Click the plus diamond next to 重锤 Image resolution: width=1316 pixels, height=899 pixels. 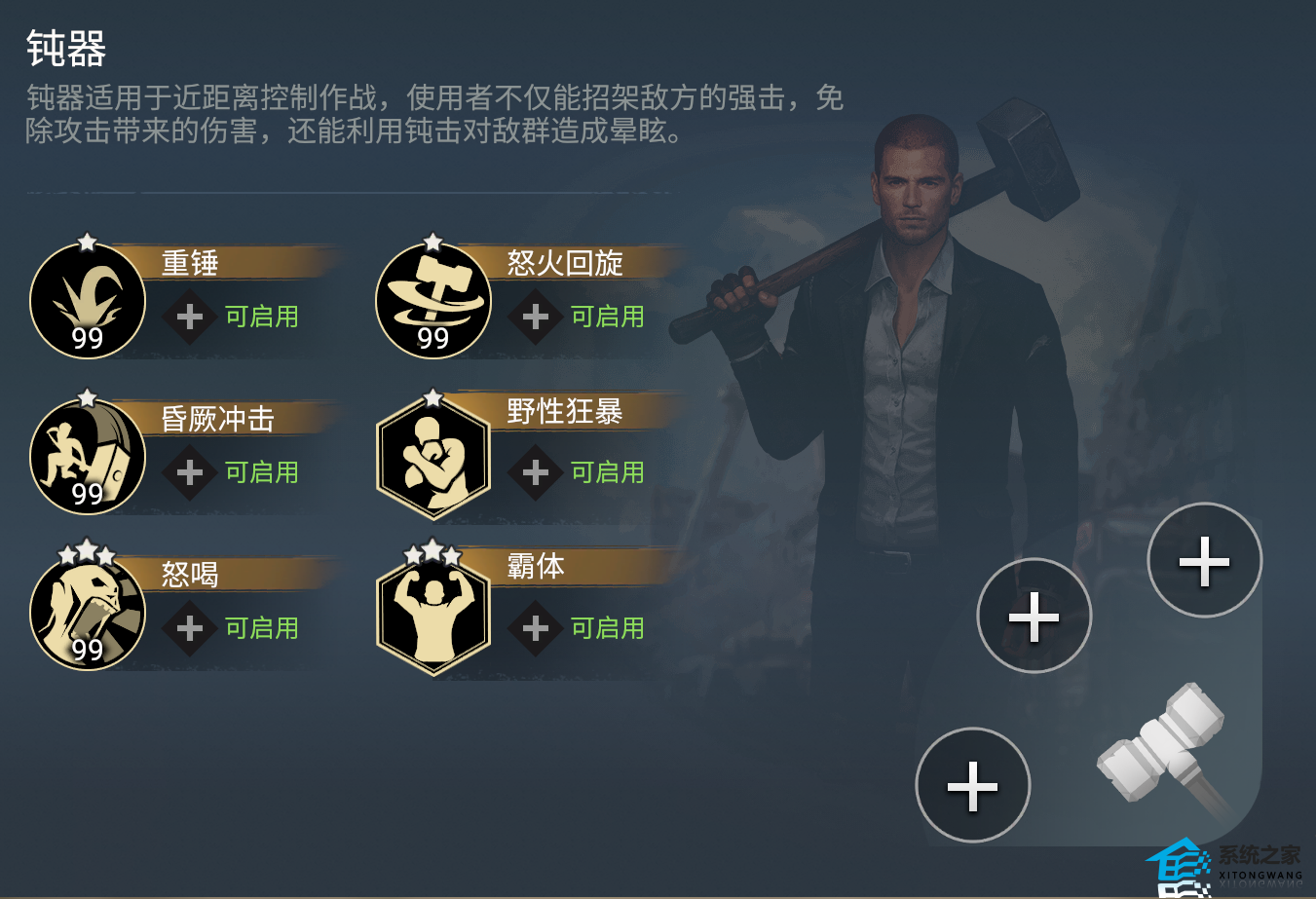tap(189, 317)
